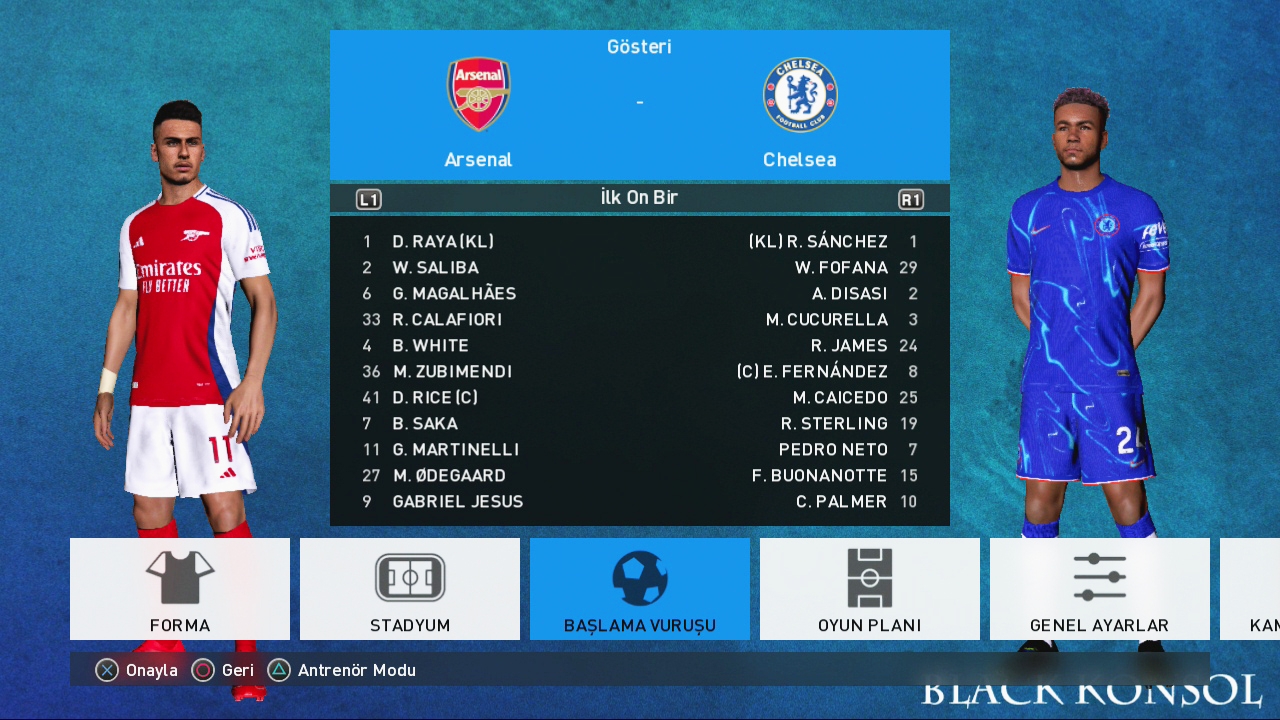
Task: Select Gabriel Jesus lineup row
Action: (458, 502)
